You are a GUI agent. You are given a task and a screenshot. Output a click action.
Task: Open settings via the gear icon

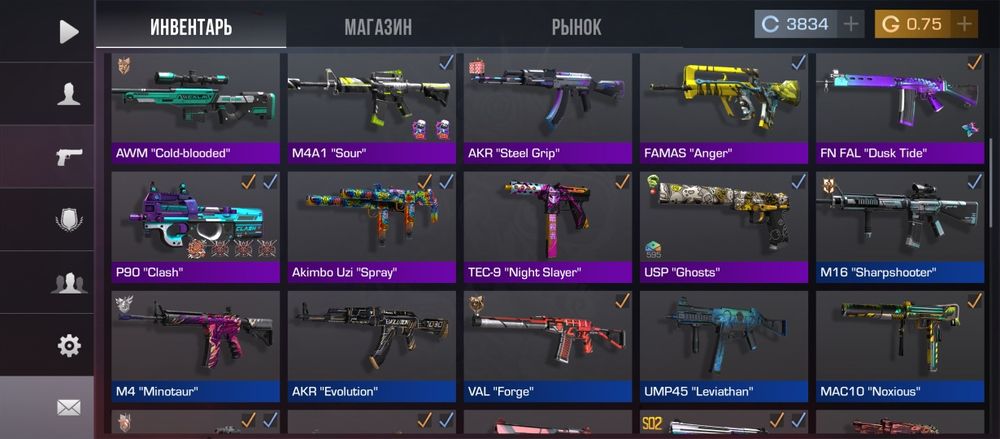(68, 346)
